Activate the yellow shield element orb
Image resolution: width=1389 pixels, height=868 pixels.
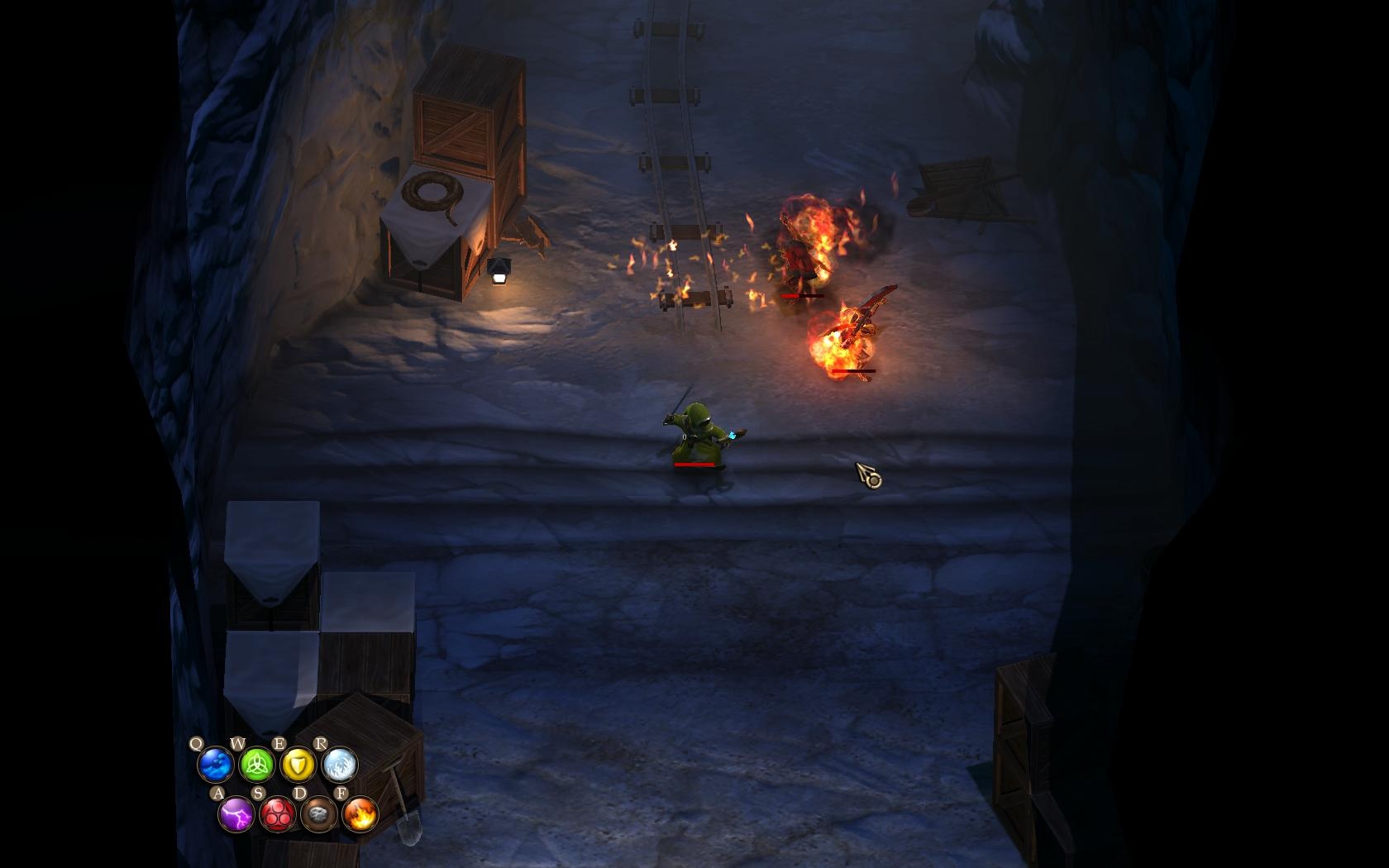[x=298, y=765]
